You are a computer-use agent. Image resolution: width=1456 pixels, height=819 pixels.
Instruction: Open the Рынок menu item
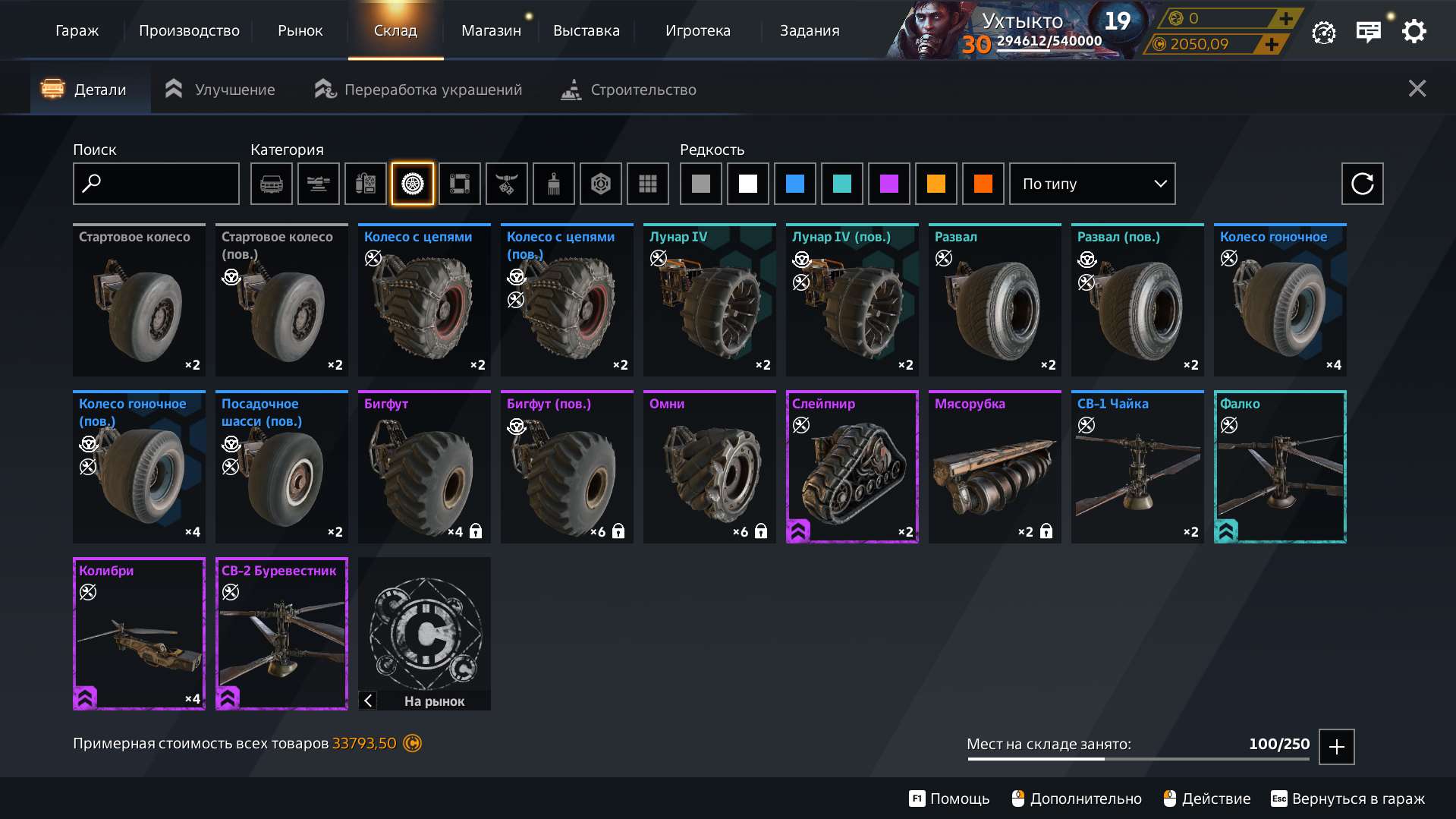point(300,30)
